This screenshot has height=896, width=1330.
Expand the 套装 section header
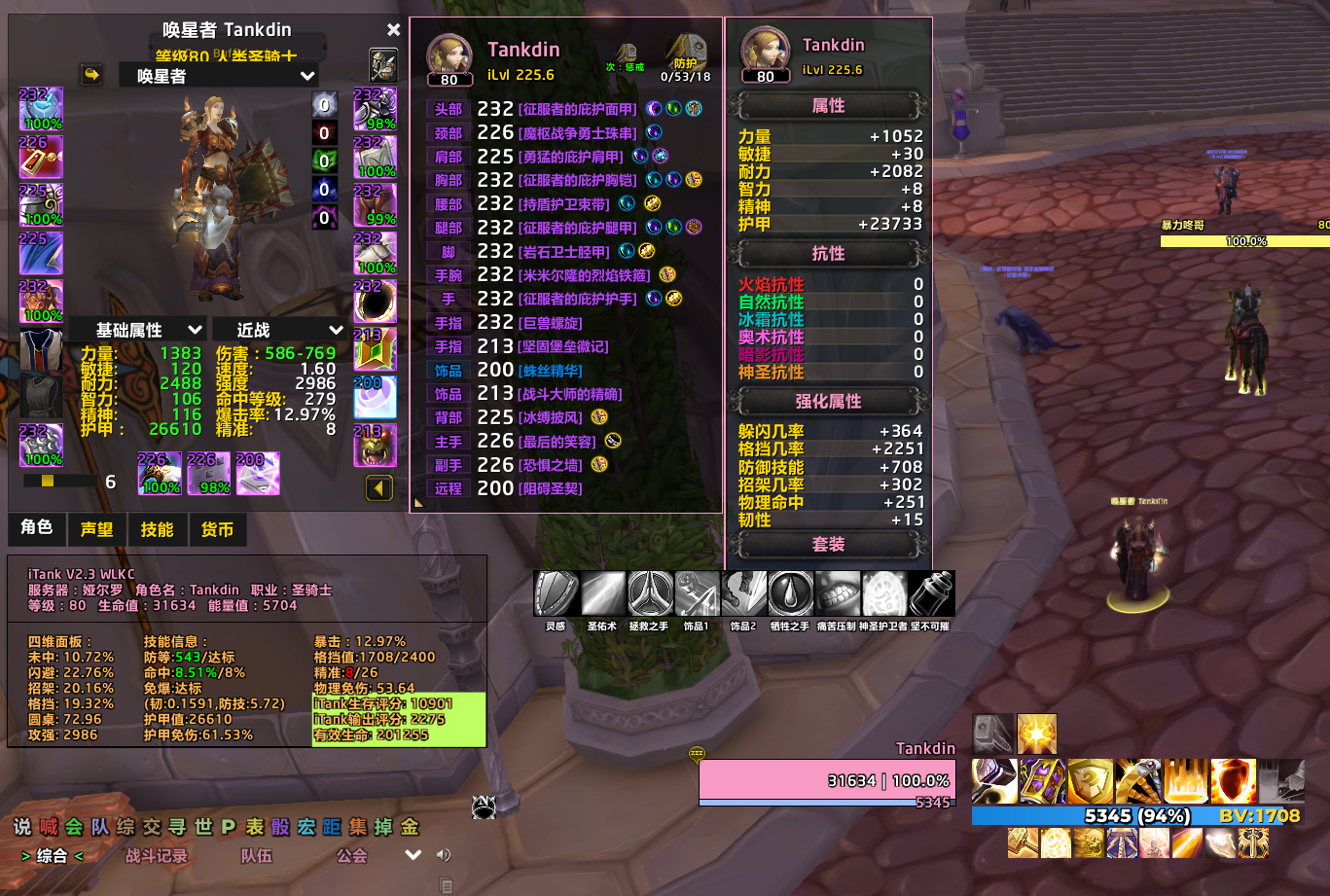click(828, 545)
